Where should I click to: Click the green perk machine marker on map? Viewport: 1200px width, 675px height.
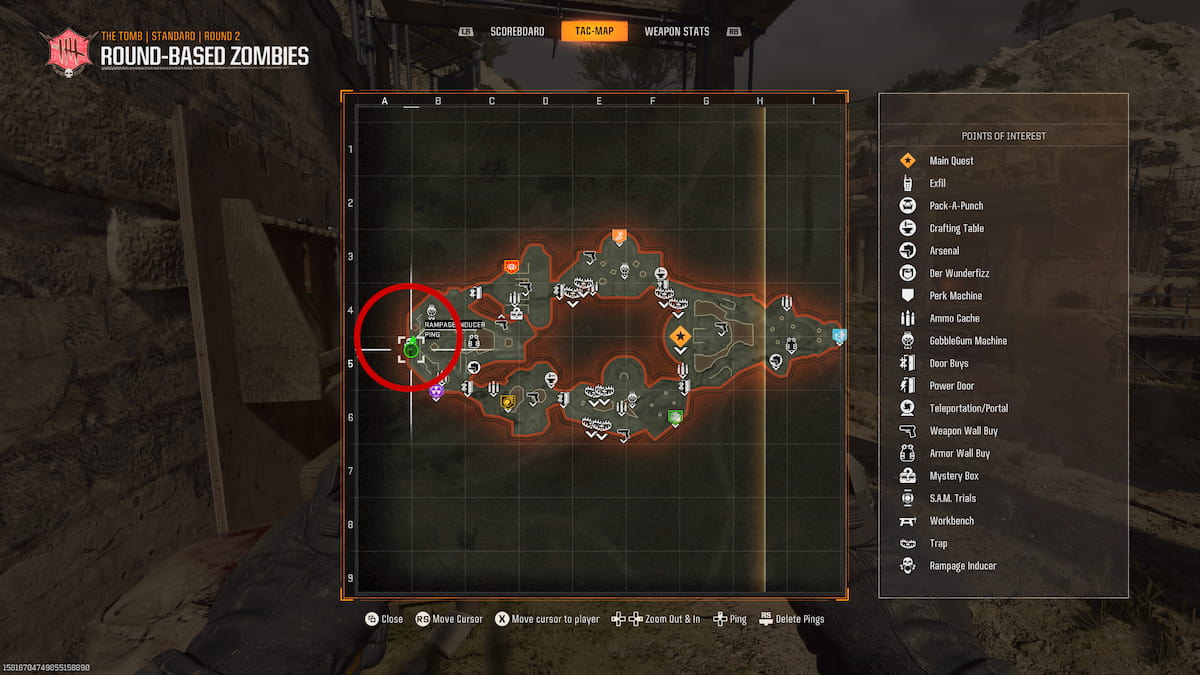(675, 416)
